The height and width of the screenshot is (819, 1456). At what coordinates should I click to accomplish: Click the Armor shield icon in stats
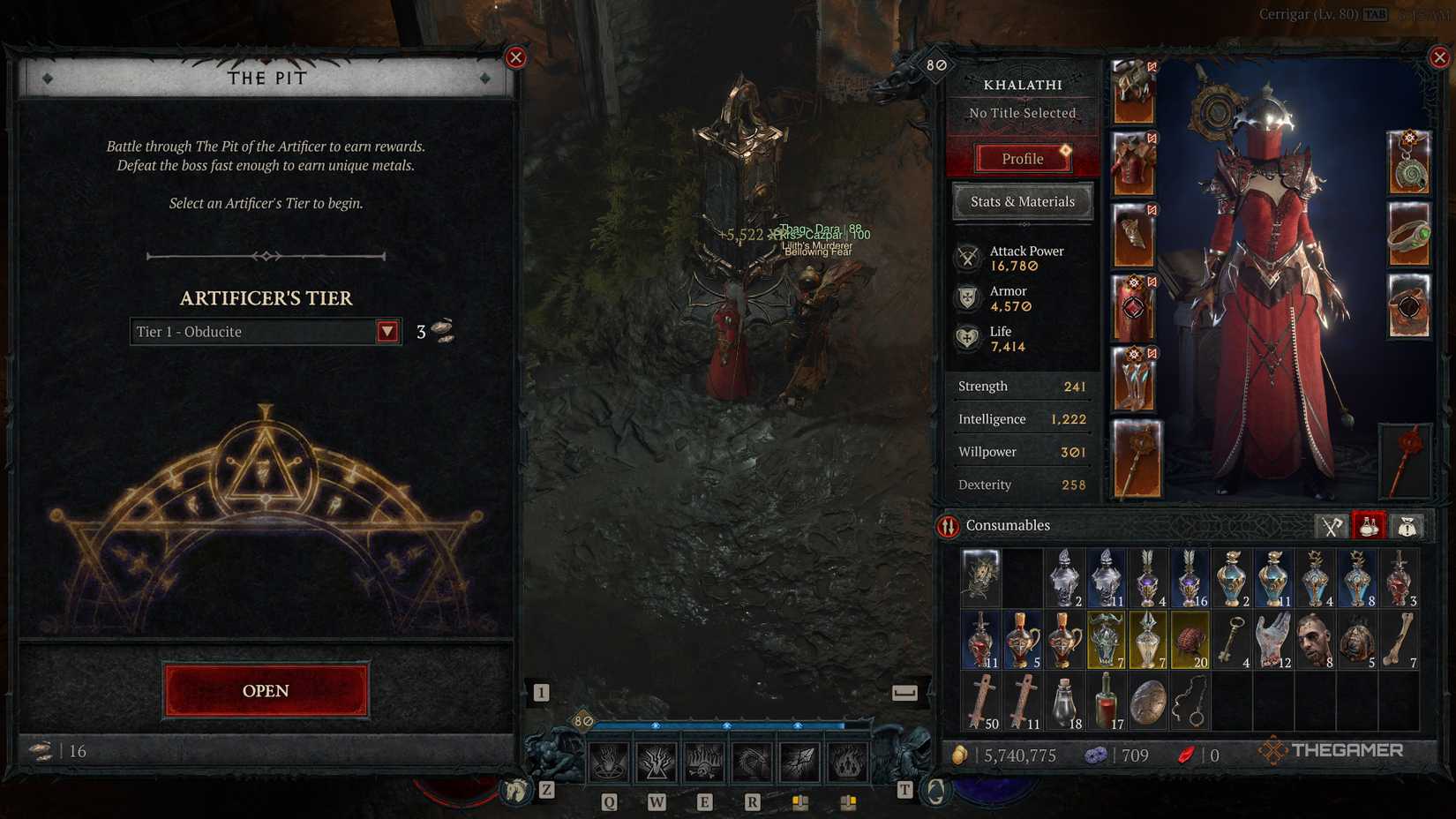(967, 297)
